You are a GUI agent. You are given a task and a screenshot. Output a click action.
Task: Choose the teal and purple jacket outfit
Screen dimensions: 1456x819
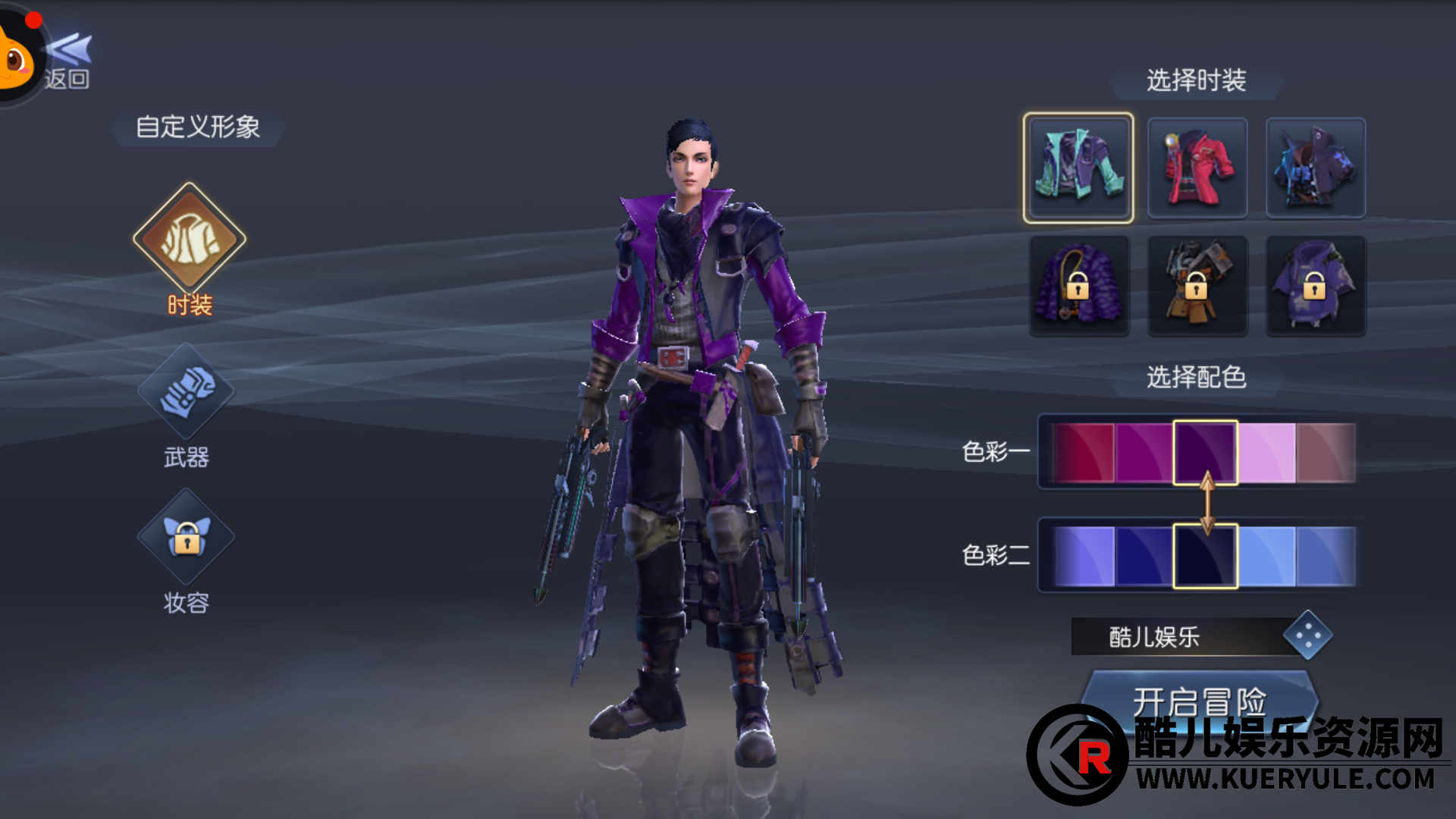(x=1078, y=168)
